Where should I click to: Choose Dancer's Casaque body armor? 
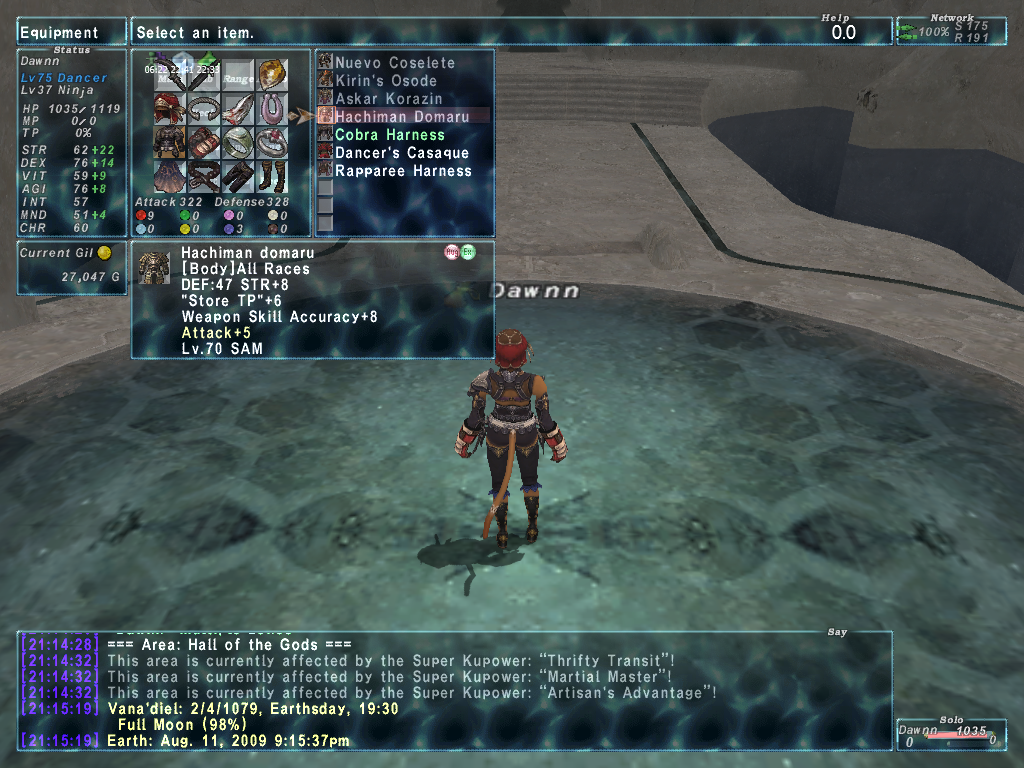click(x=401, y=153)
